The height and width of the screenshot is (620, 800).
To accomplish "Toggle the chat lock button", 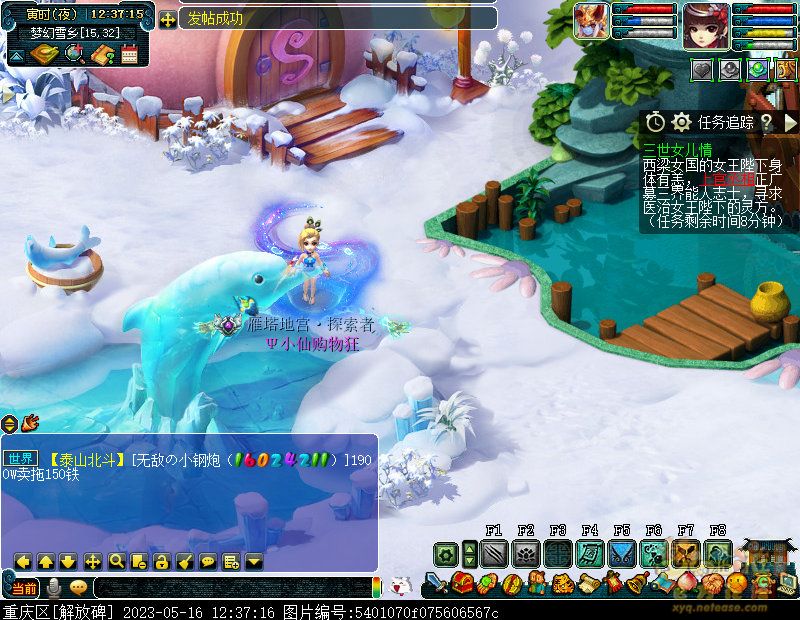I will click(x=162, y=561).
